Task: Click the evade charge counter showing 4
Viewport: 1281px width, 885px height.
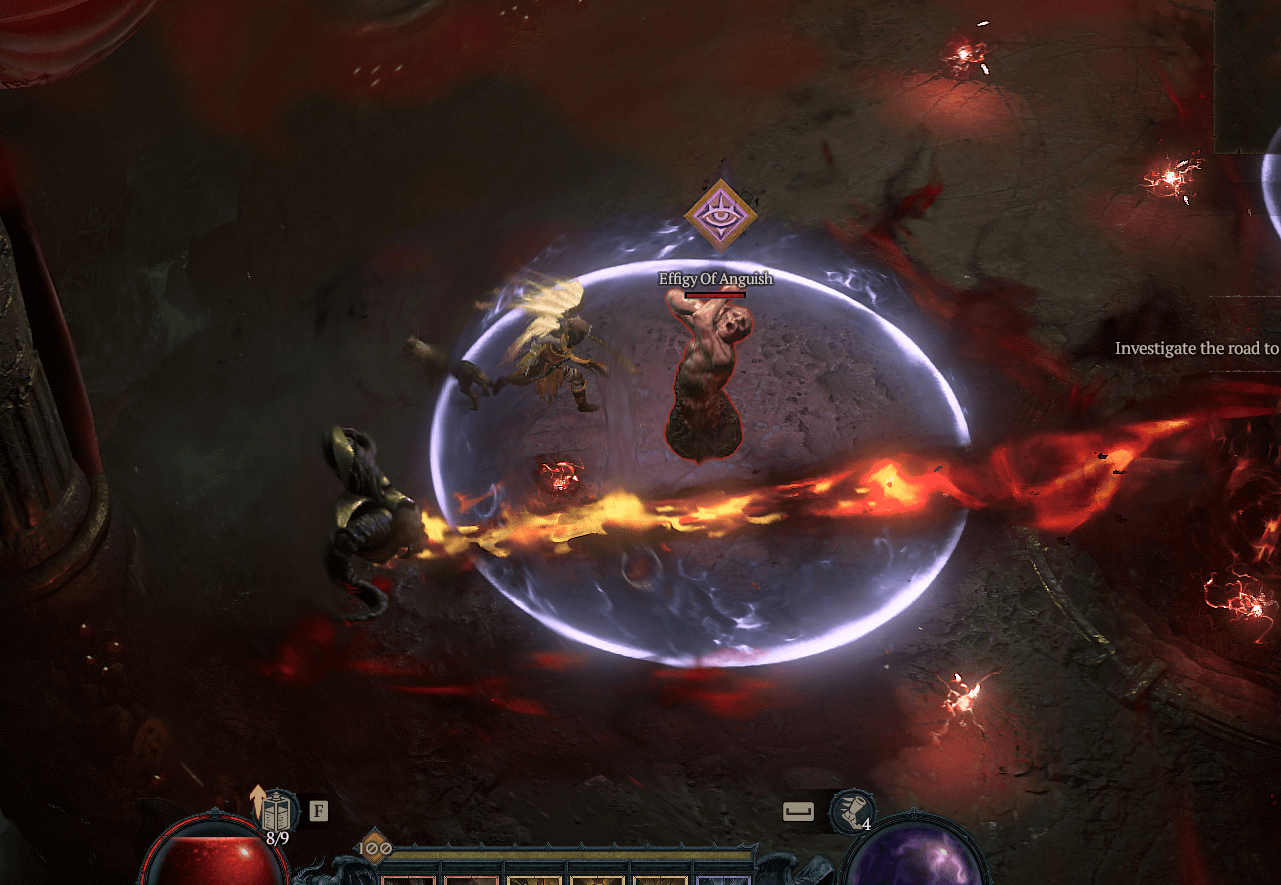Action: [x=868, y=824]
